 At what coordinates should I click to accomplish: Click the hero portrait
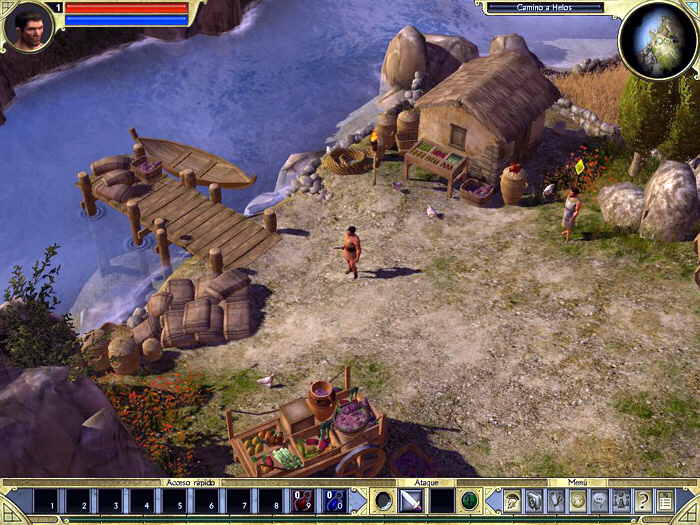click(27, 27)
